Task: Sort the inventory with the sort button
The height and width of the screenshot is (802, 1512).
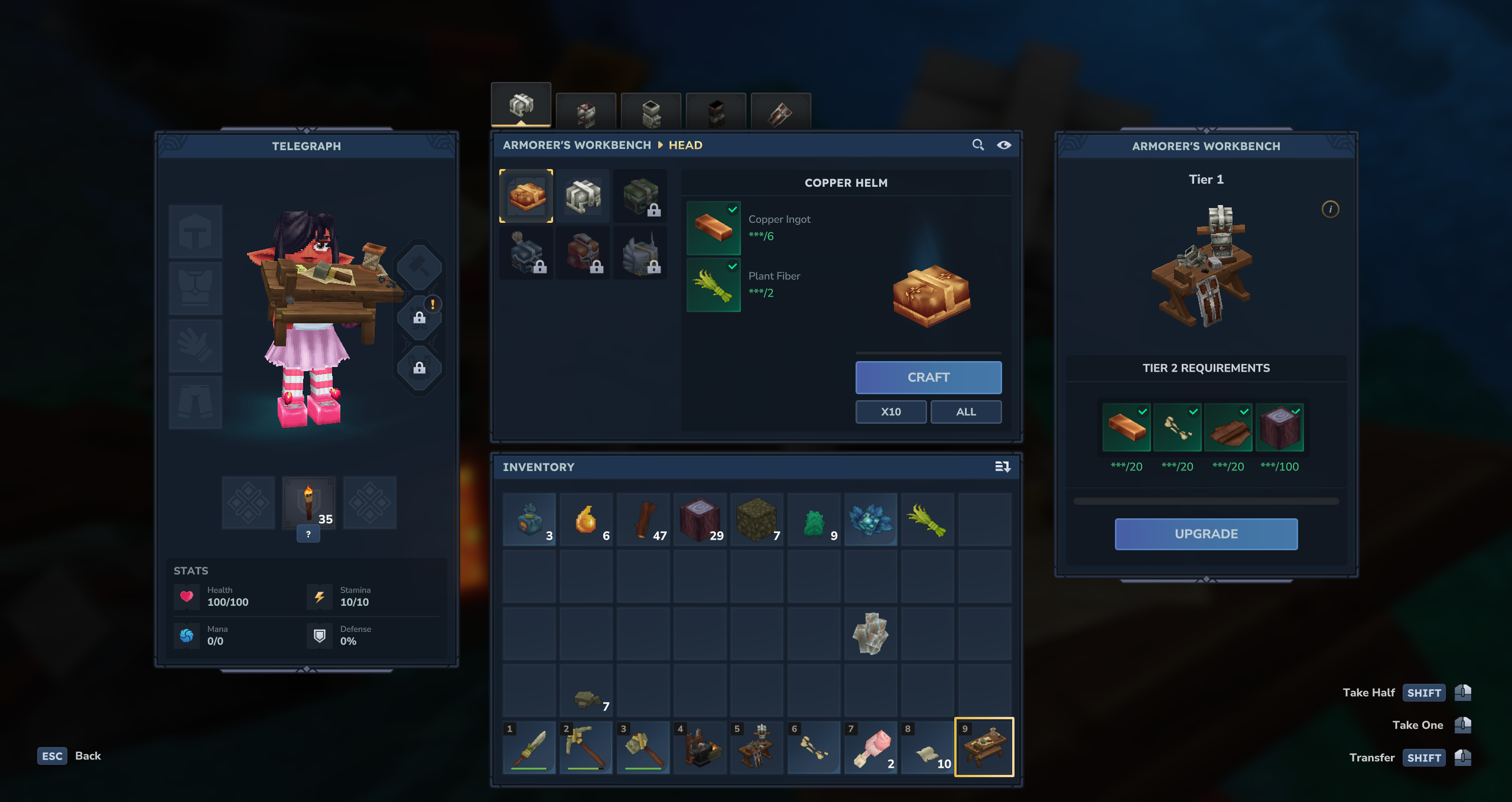Action: 1002,467
